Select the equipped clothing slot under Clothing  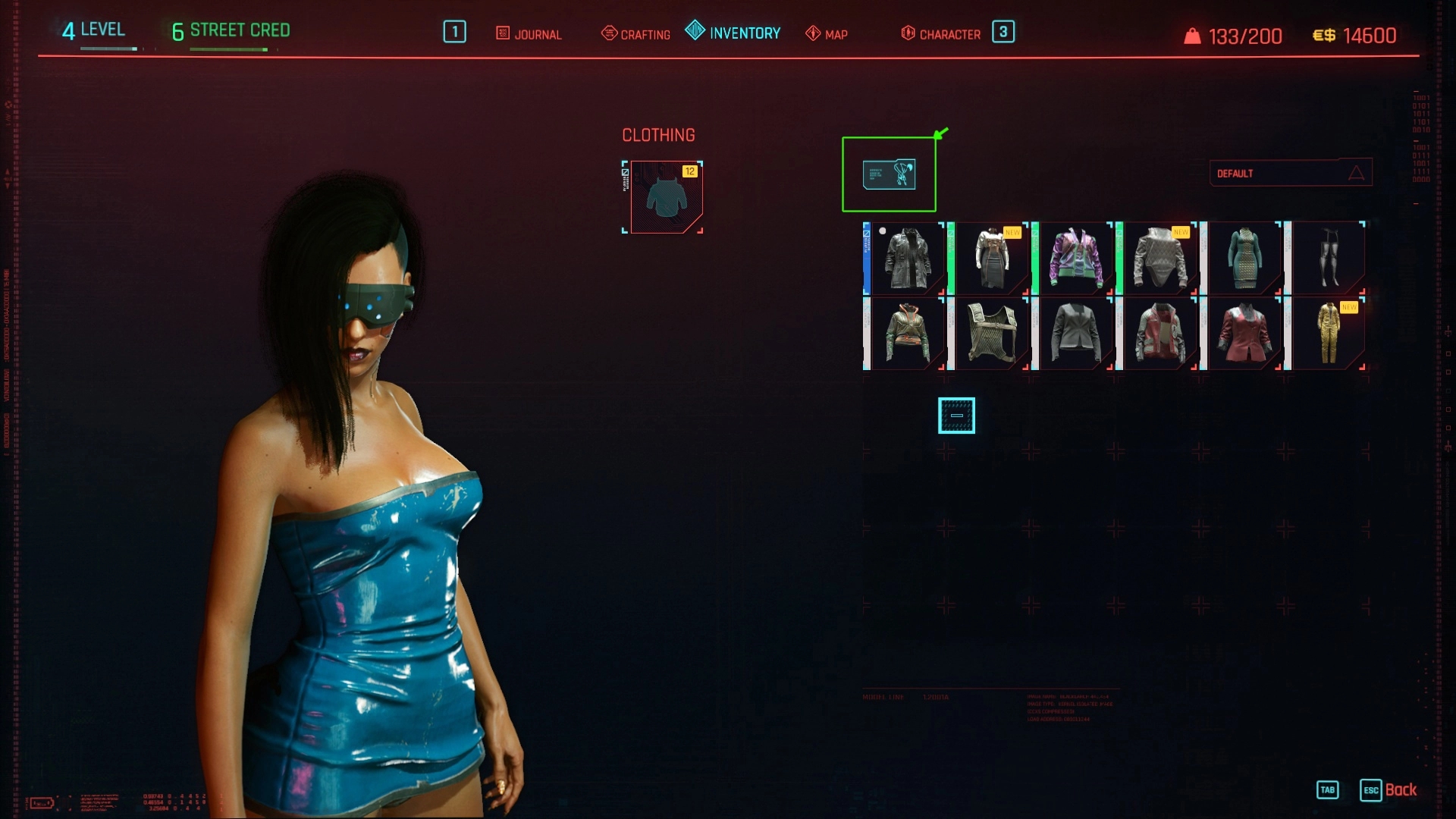tap(665, 197)
